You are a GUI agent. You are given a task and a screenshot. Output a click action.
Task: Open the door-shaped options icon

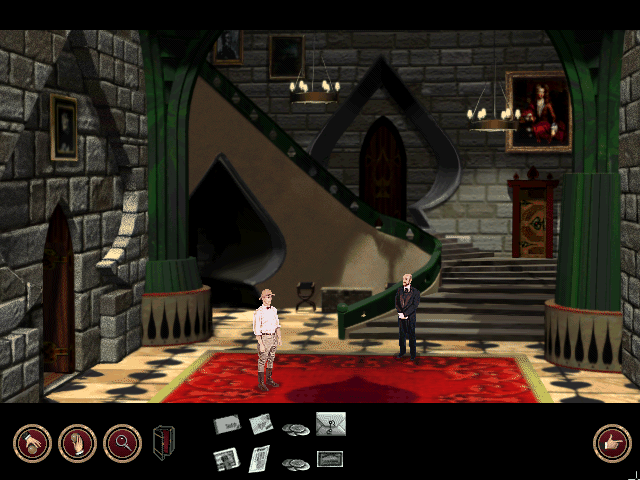(x=163, y=442)
